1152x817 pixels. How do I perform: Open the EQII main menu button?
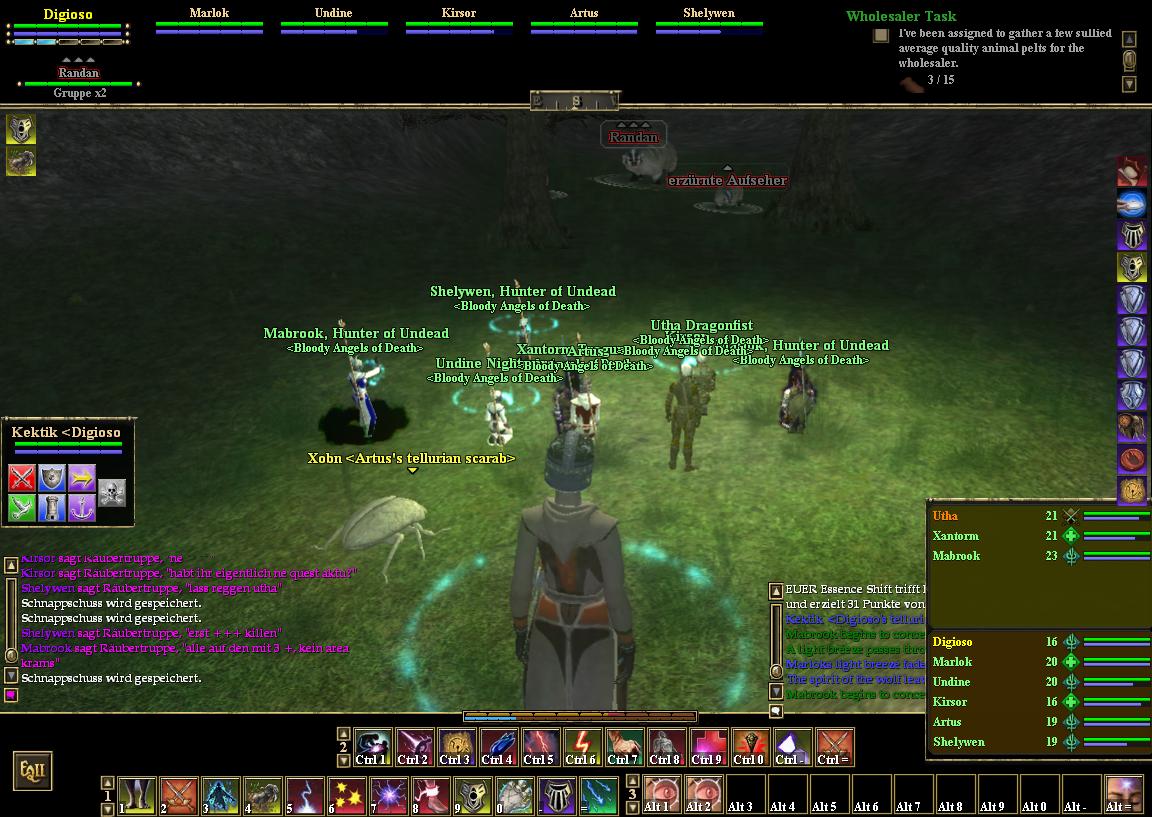click(x=31, y=771)
